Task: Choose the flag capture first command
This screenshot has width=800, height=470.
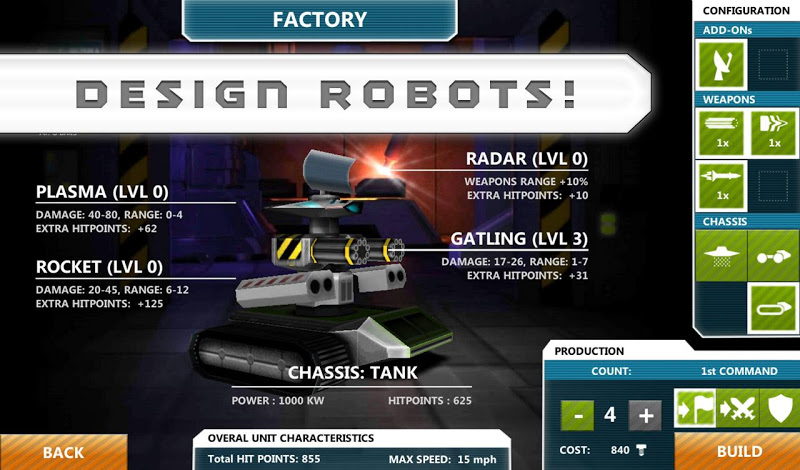Action: coord(696,408)
